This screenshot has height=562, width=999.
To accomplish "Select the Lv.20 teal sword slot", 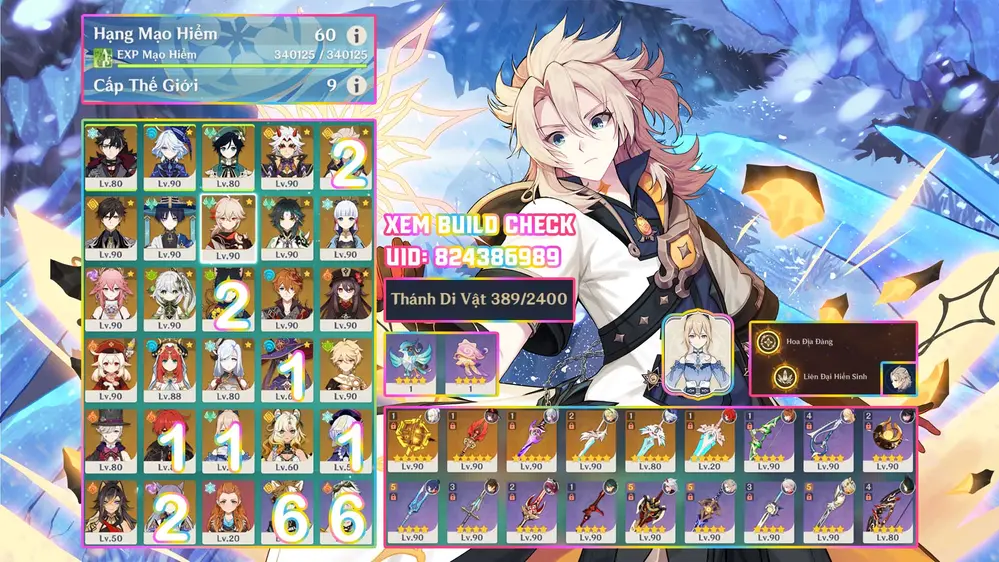I will coord(709,442).
